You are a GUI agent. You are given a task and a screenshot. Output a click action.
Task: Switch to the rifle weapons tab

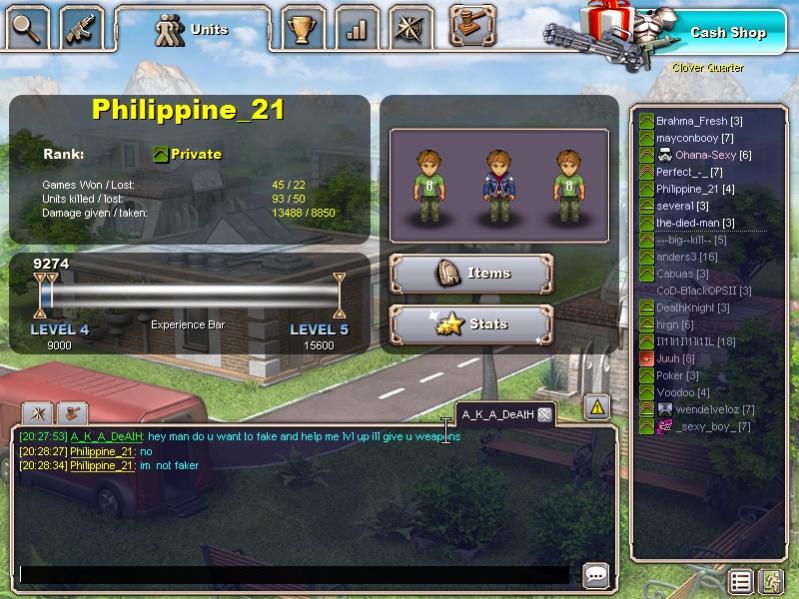81,28
